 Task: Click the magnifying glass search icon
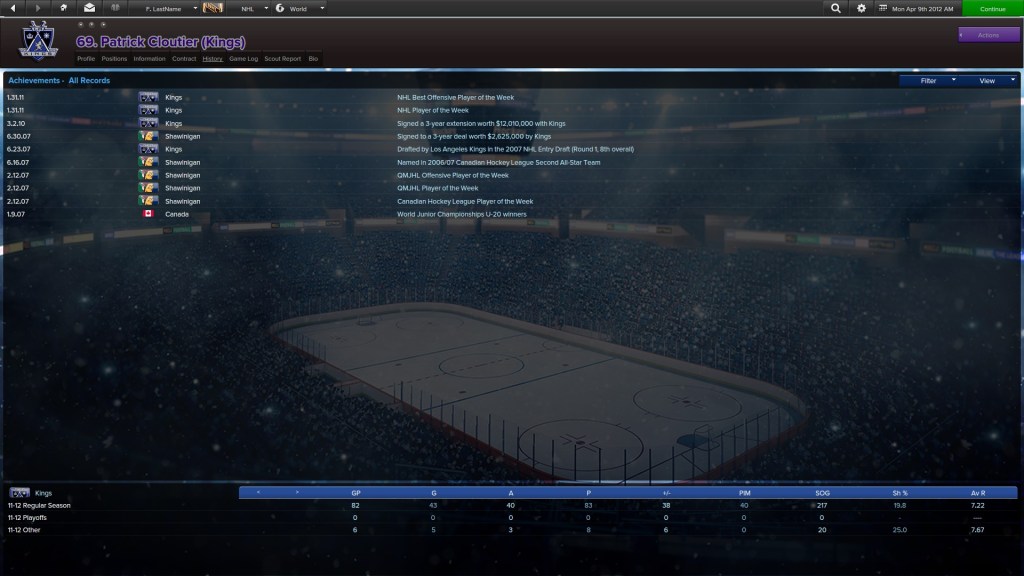click(836, 8)
